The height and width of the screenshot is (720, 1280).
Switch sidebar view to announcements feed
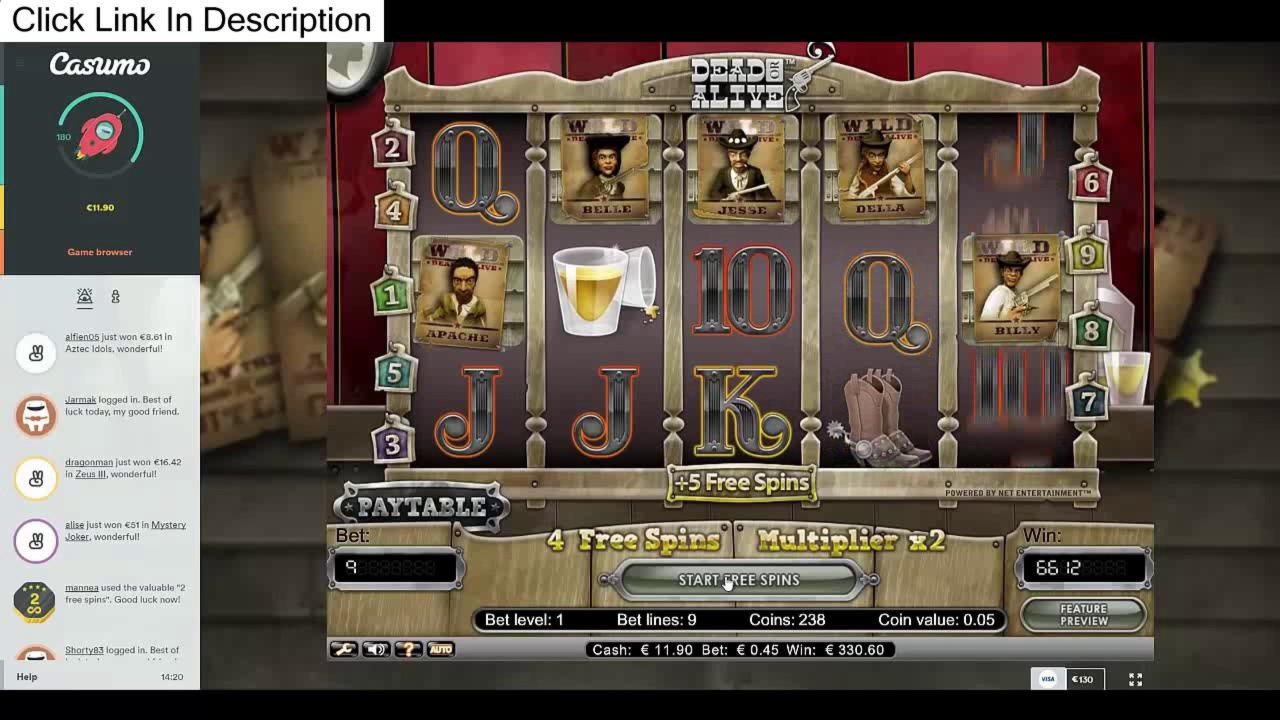click(85, 296)
